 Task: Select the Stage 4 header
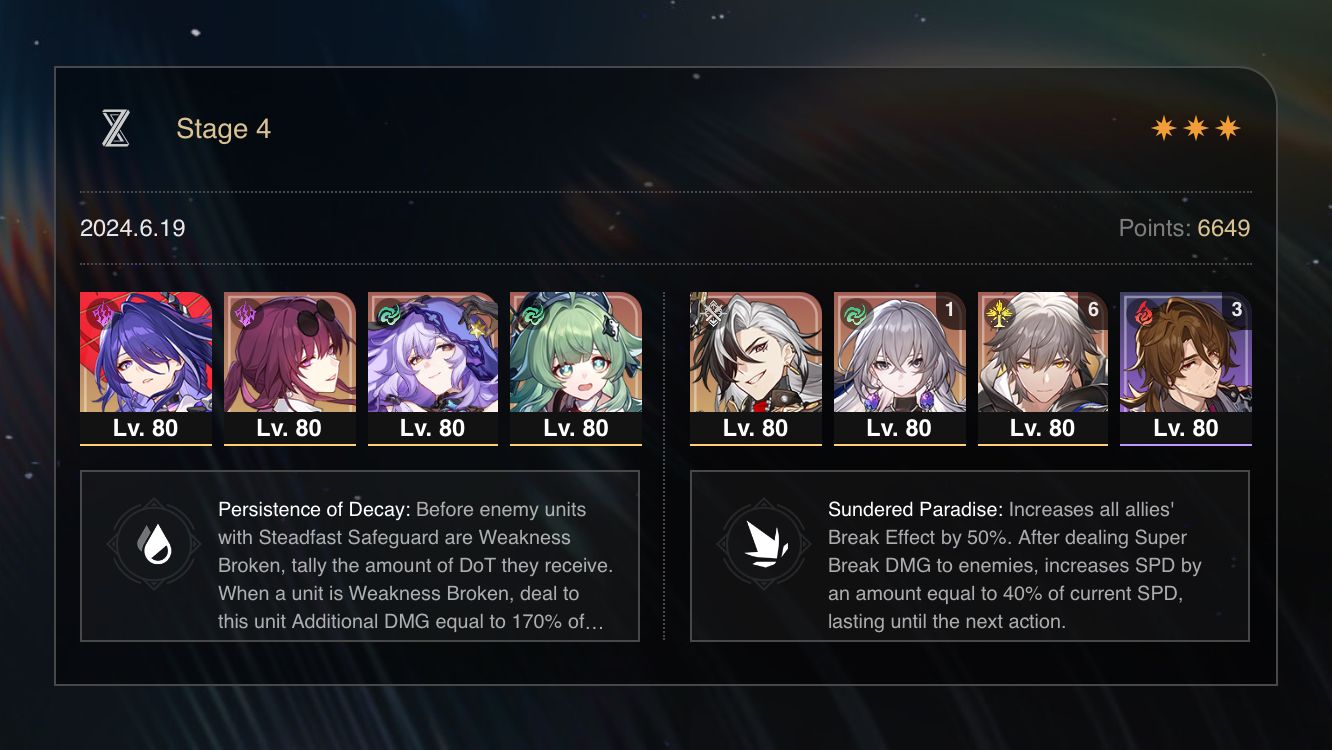click(x=222, y=128)
